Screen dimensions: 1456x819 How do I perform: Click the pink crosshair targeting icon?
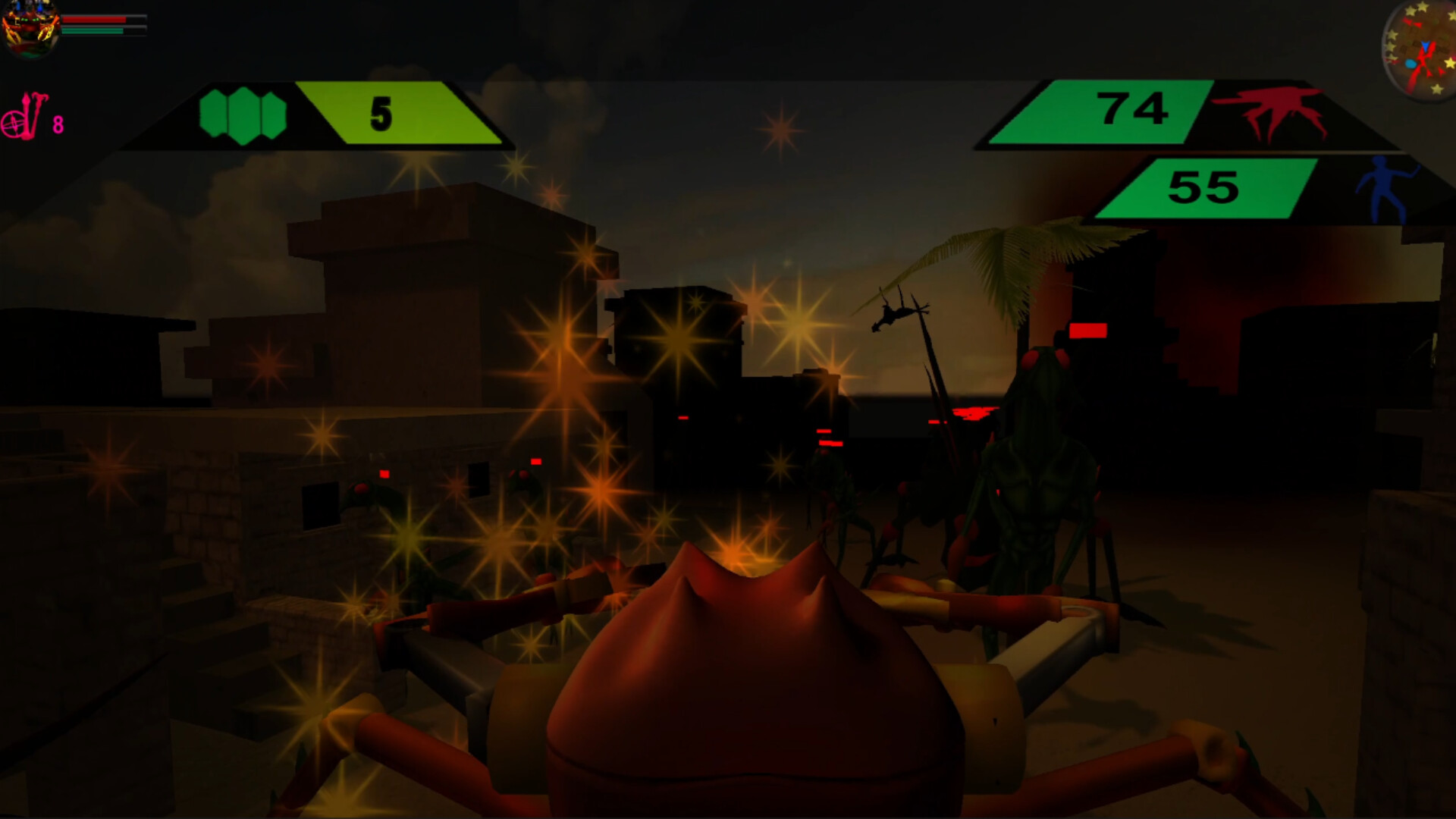tap(13, 124)
